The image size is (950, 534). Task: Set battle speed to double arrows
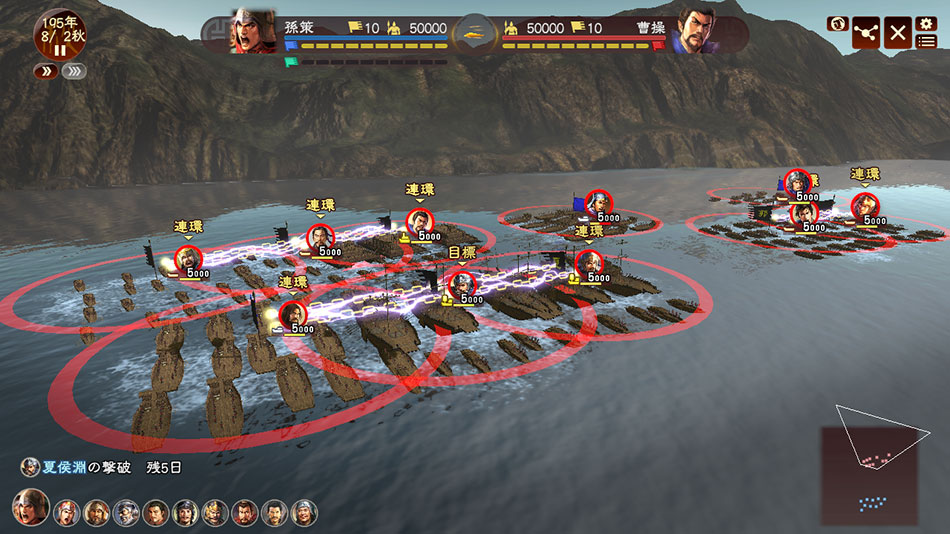point(46,71)
